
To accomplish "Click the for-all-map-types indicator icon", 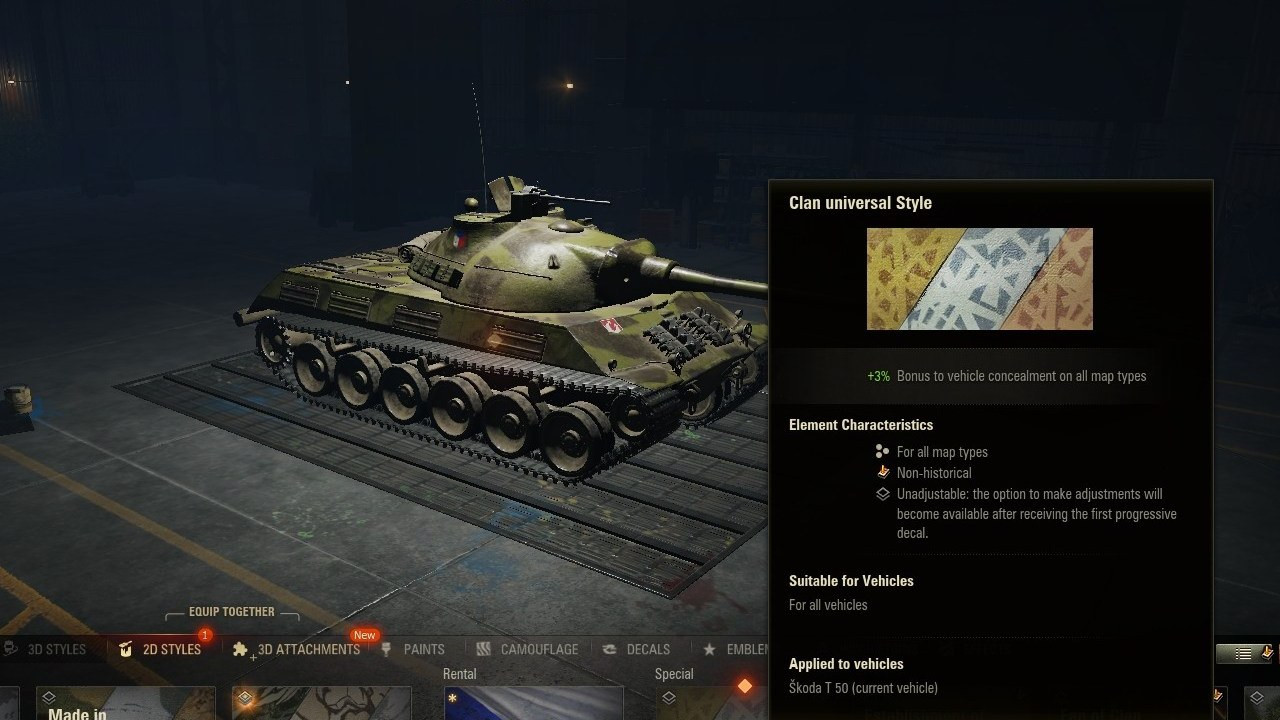I will (x=882, y=451).
